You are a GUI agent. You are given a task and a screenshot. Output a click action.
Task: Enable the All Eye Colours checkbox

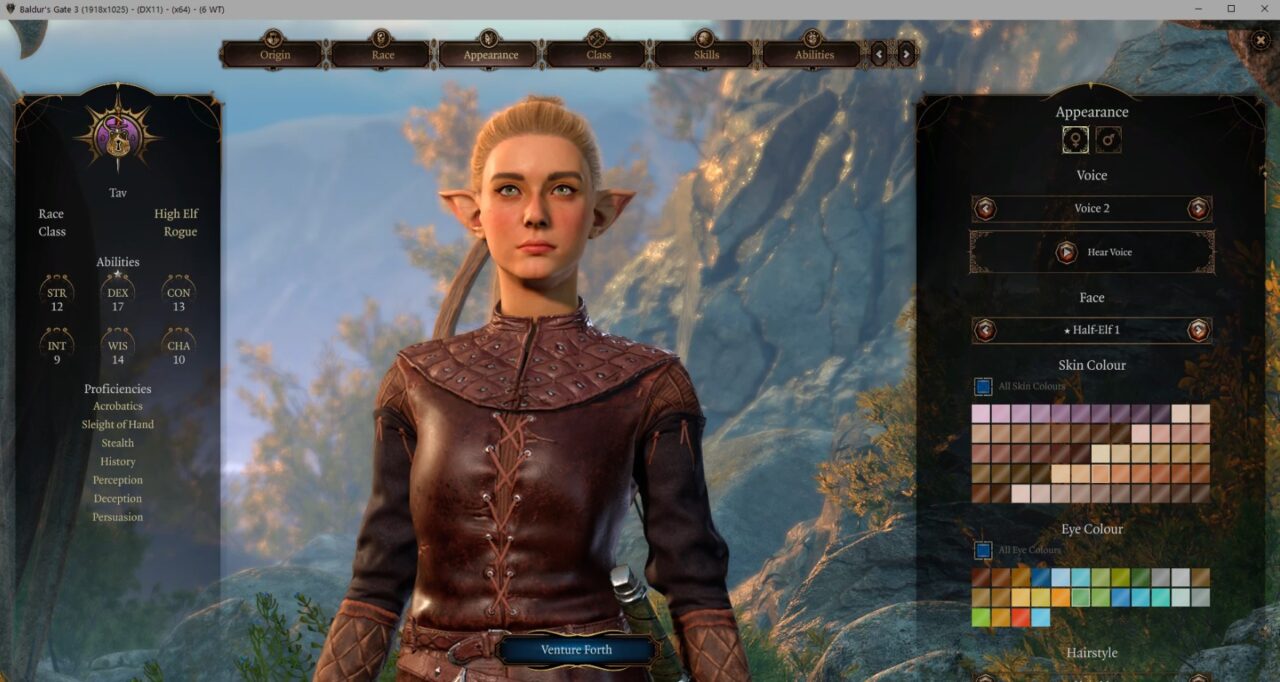click(x=983, y=550)
